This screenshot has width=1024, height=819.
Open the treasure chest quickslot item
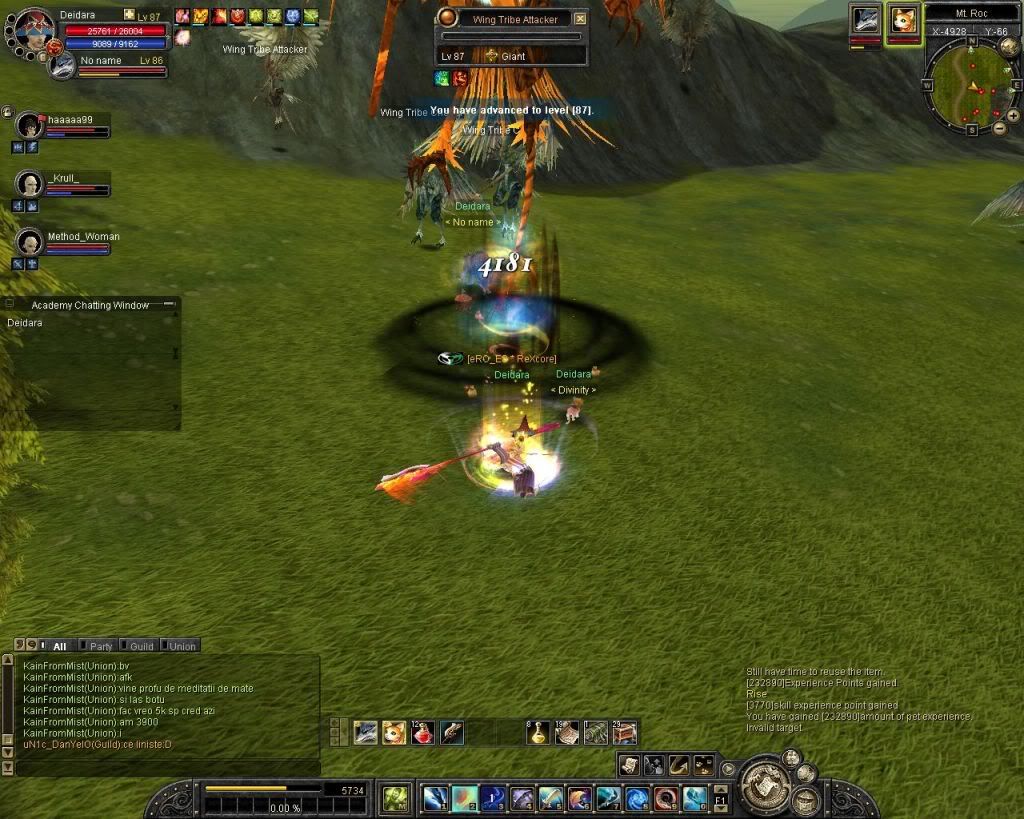tap(625, 733)
